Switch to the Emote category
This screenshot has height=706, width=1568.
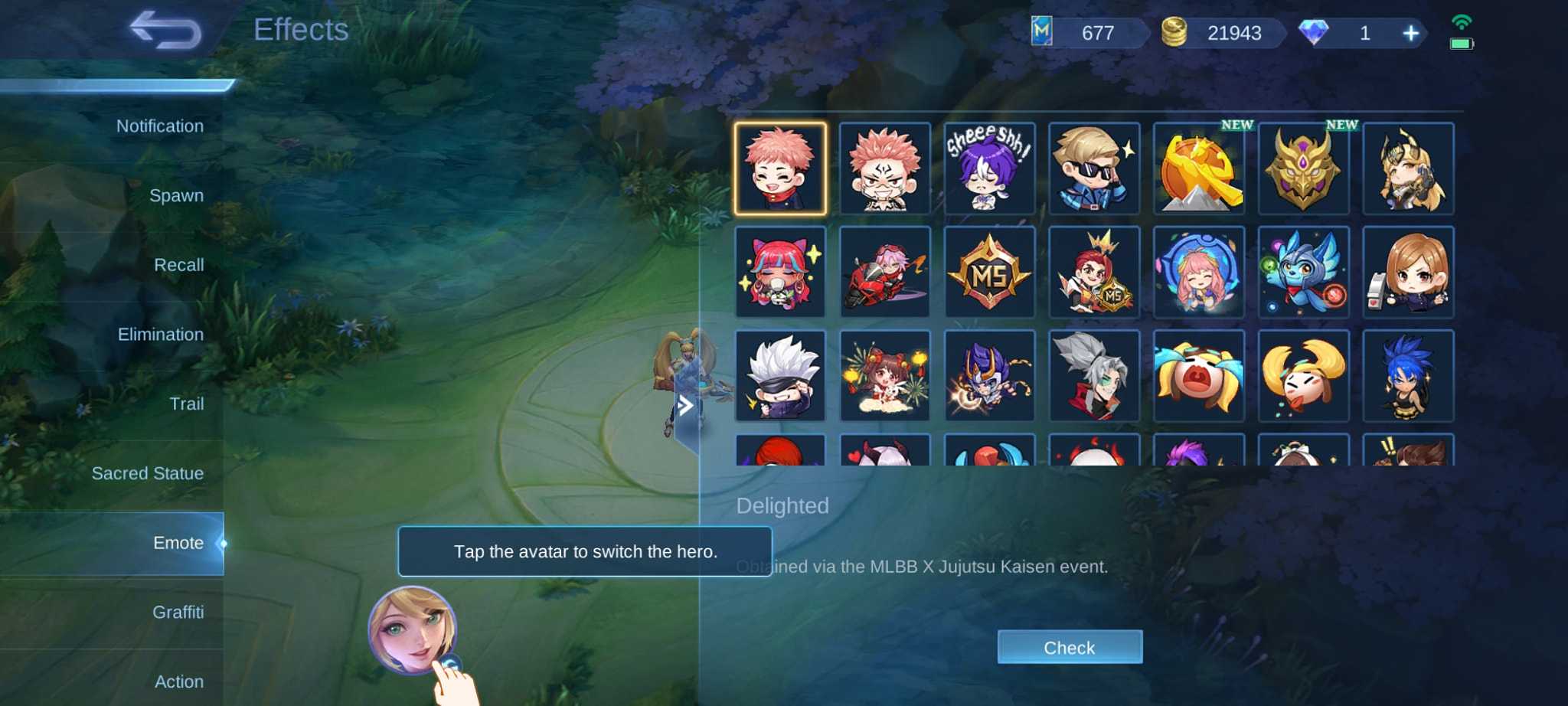click(x=177, y=542)
